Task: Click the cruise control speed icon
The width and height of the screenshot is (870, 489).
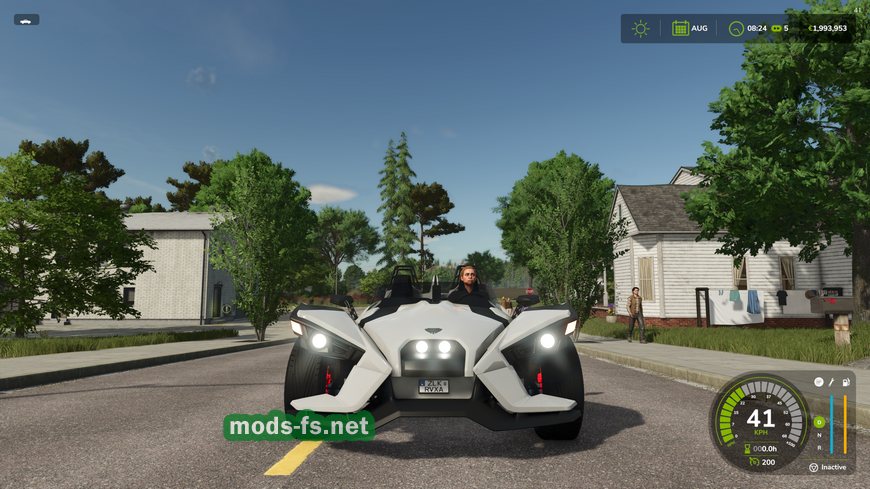Action: [x=753, y=461]
